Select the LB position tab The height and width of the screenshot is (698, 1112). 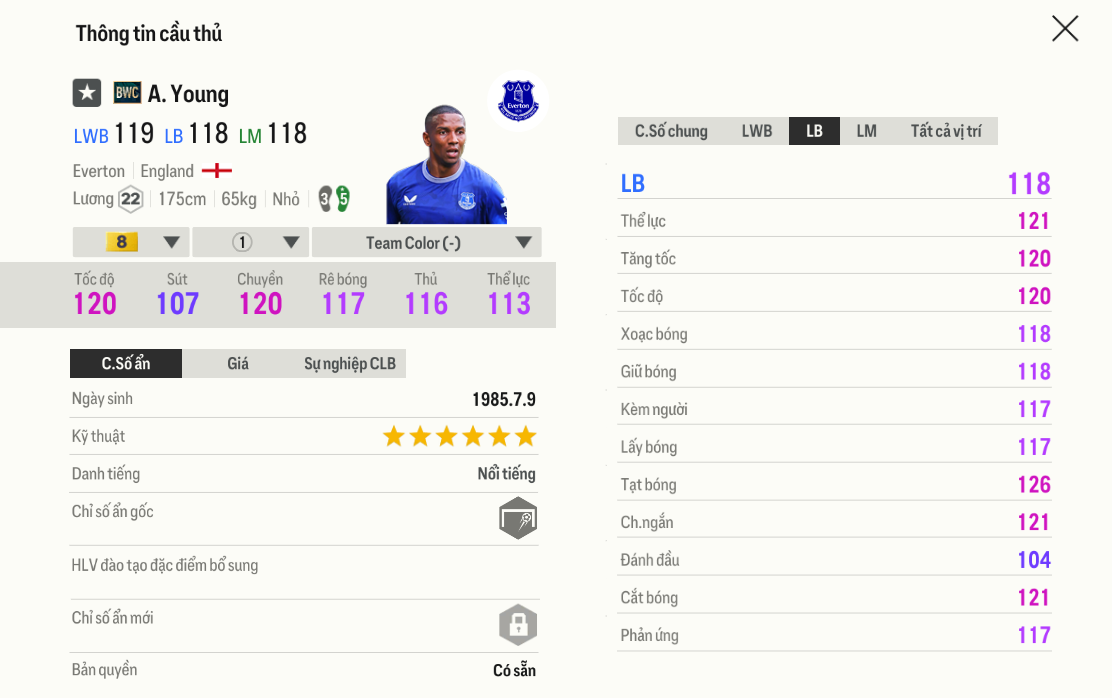coord(814,131)
